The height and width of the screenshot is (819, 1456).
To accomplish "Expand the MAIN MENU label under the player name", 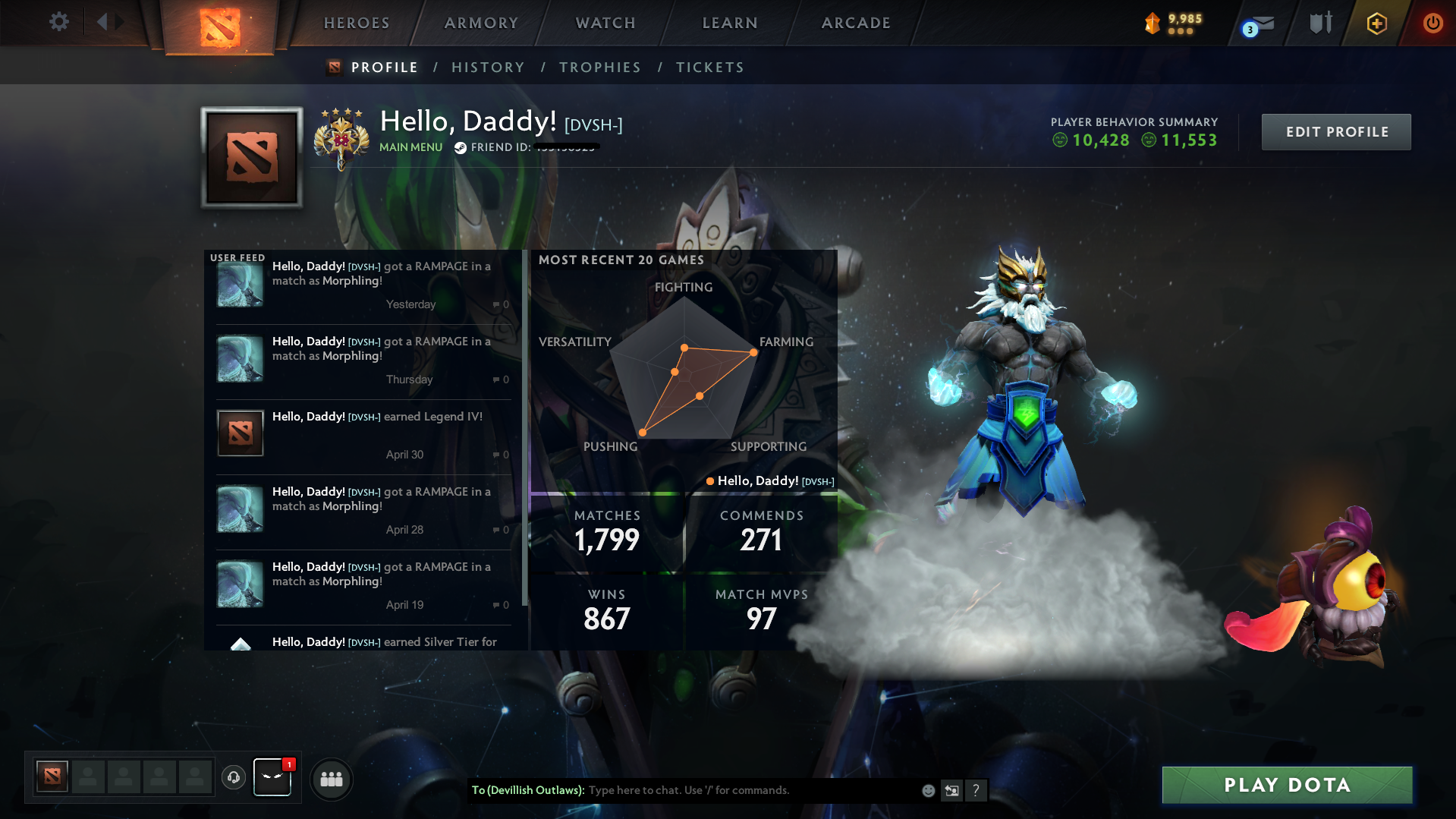I will pyautogui.click(x=410, y=147).
